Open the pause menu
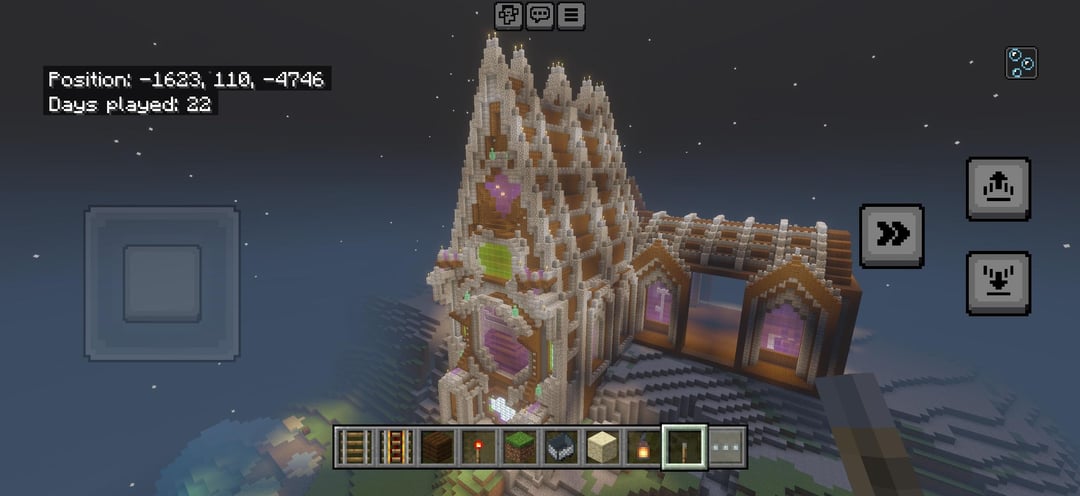 [x=571, y=16]
